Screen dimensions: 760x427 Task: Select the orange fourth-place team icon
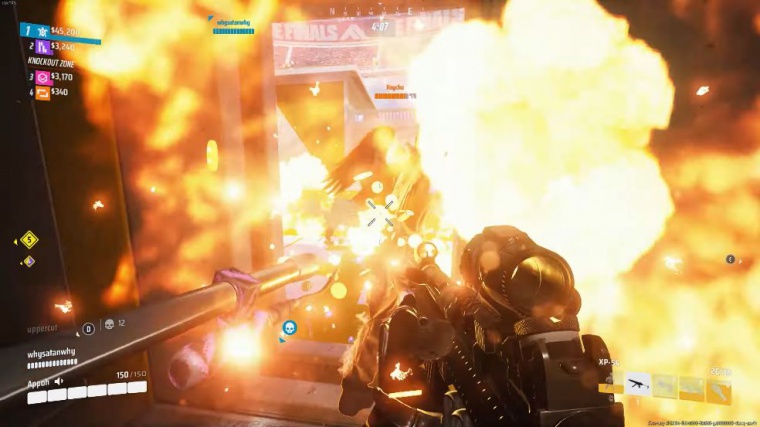pos(42,93)
